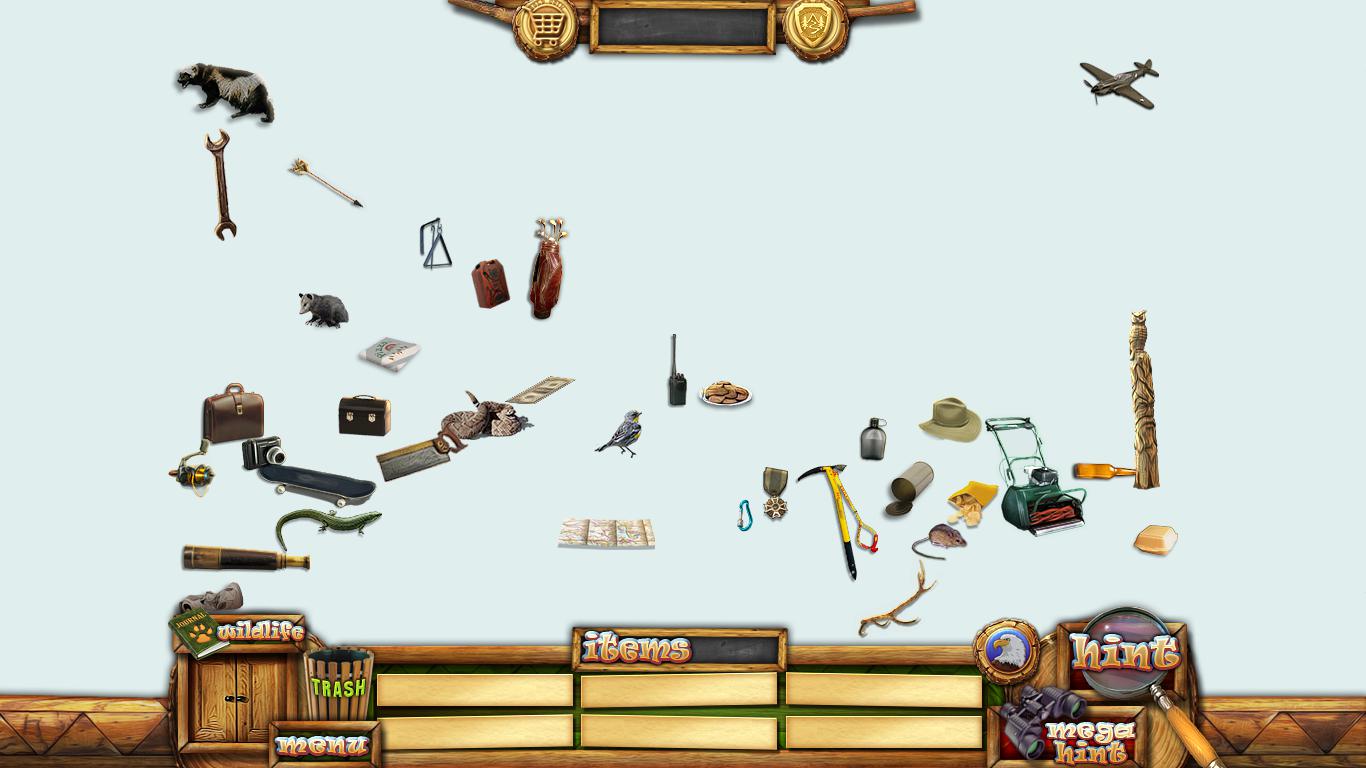Viewport: 1366px width, 768px height.
Task: Click the bald eagle medallion
Action: pos(1005,650)
